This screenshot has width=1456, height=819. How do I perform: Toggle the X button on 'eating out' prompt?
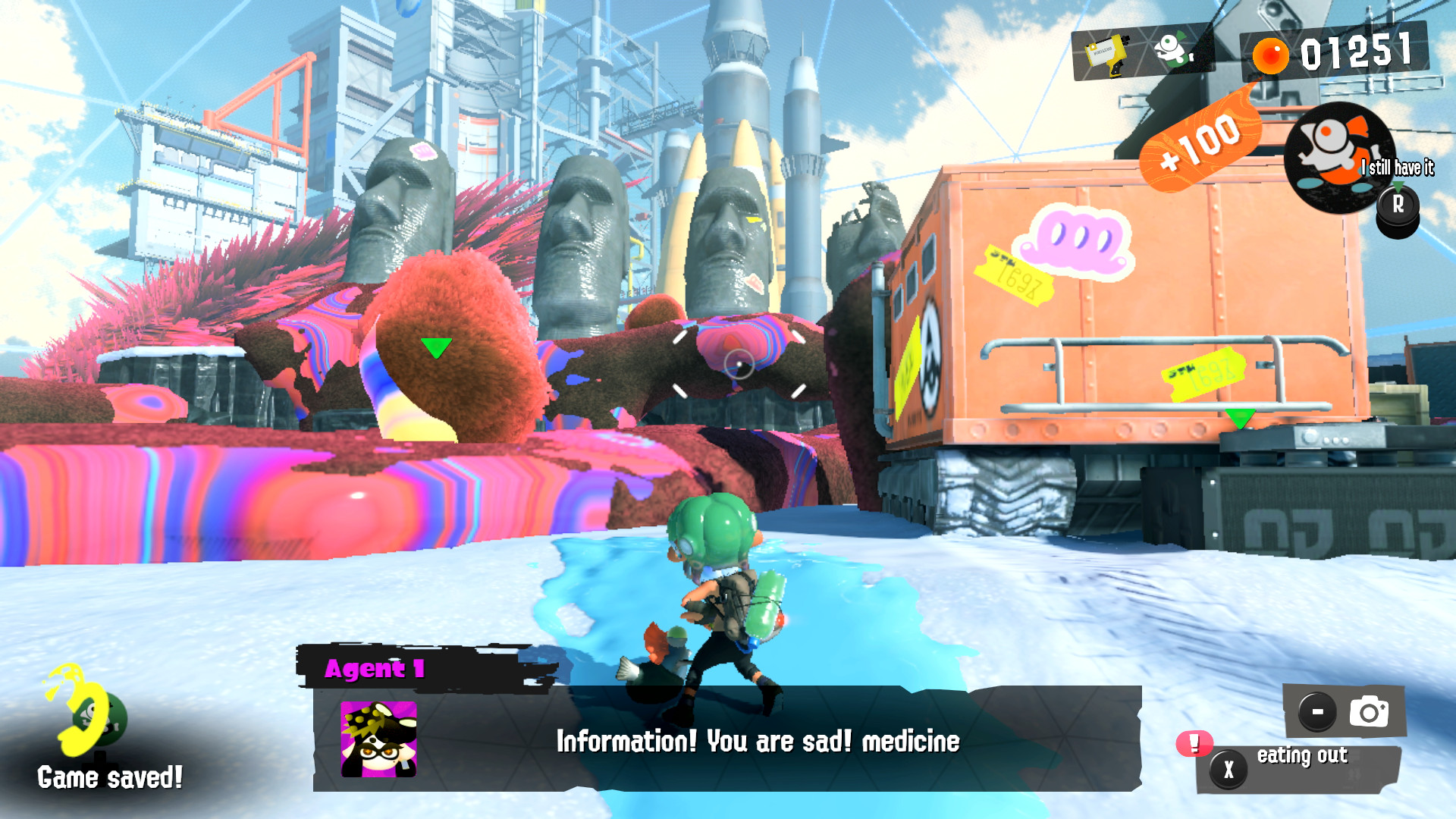(1228, 768)
